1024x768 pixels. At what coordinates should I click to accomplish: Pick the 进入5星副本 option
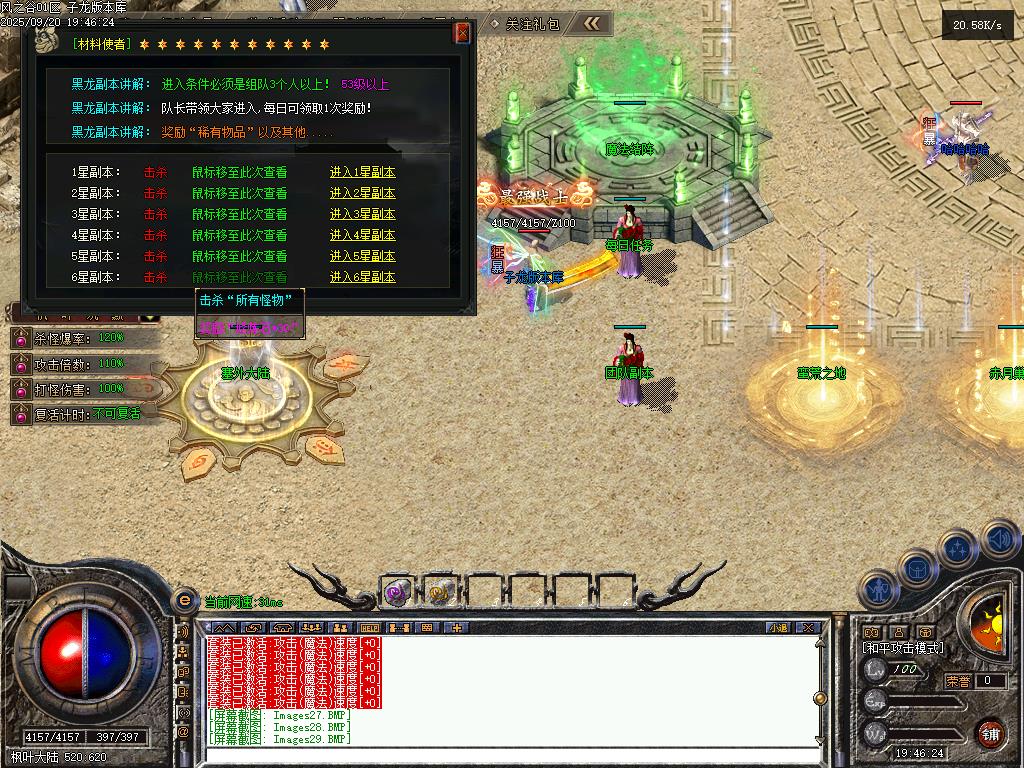coord(362,256)
